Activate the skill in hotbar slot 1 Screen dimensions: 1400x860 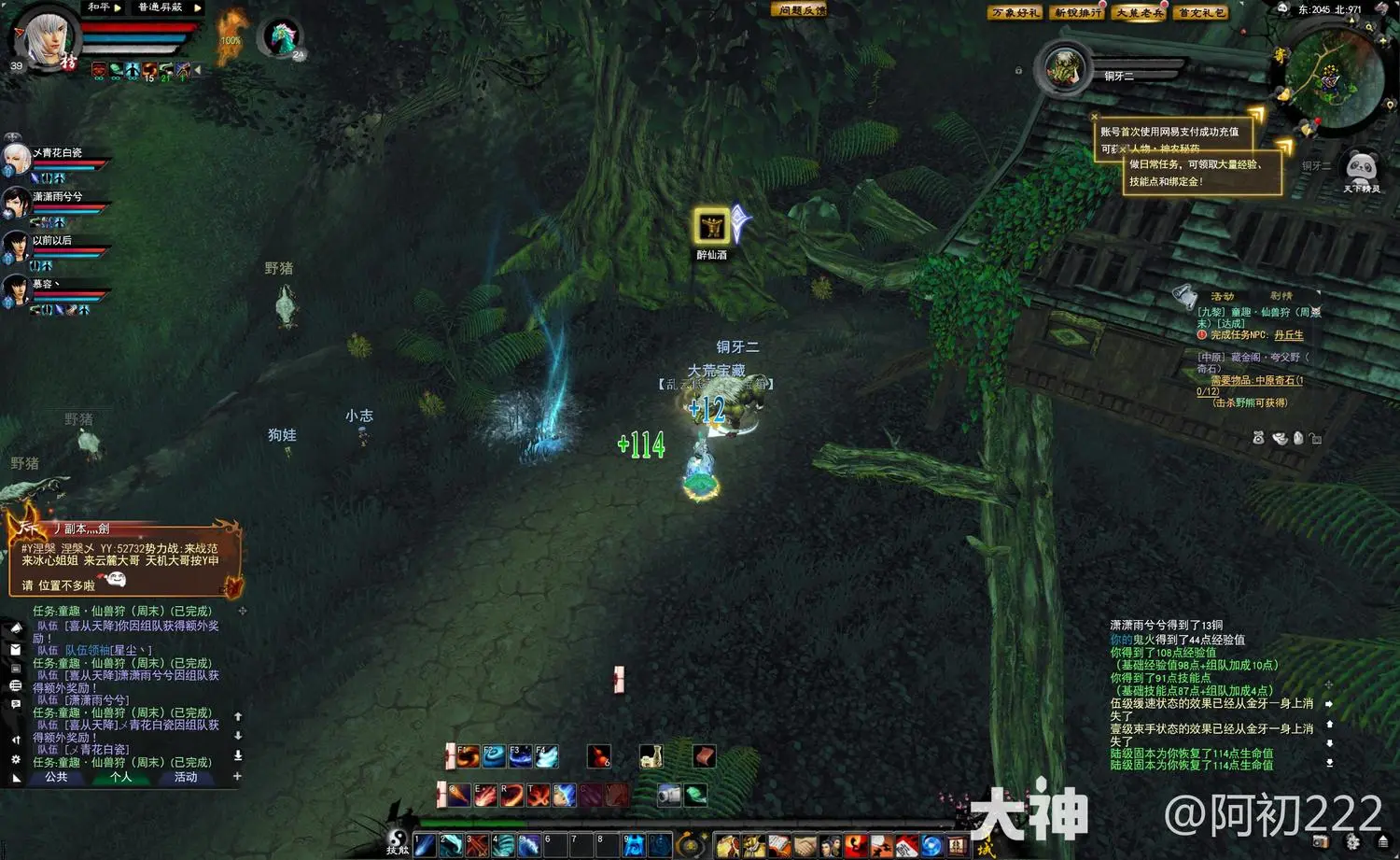coord(425,845)
